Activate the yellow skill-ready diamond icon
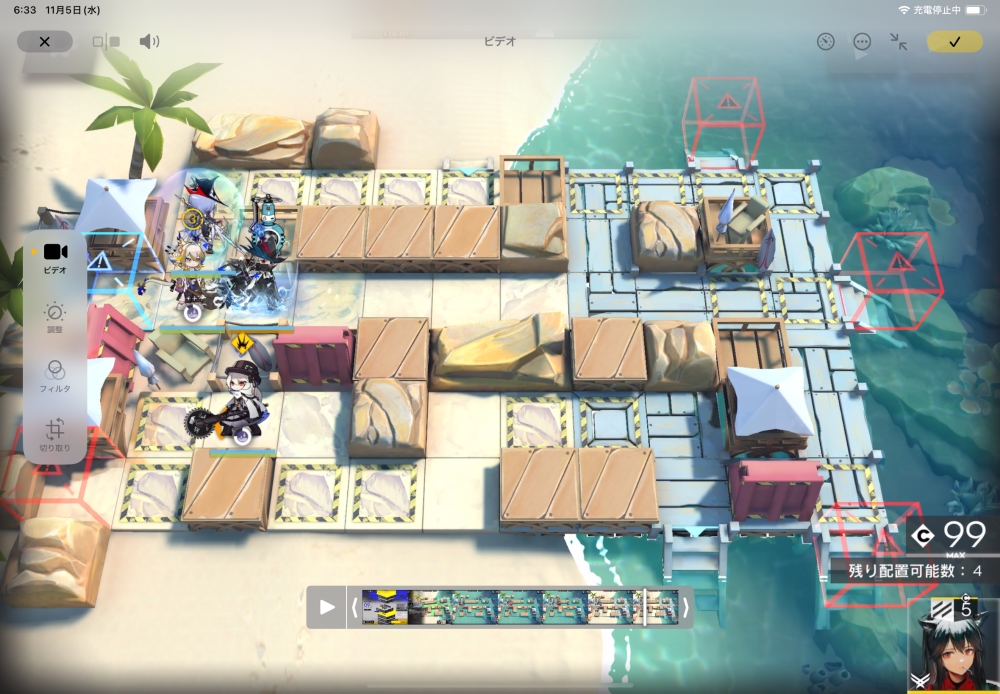This screenshot has width=1000, height=694. tap(242, 343)
